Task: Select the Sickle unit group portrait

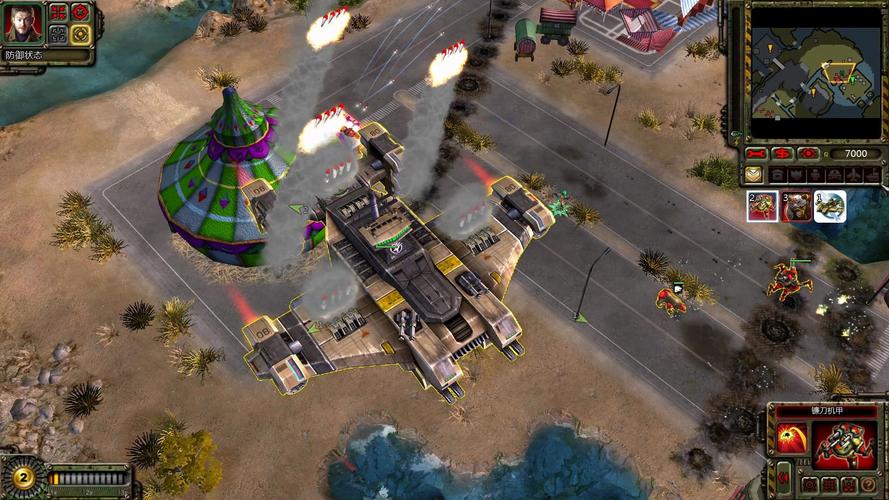Action: 761,206
